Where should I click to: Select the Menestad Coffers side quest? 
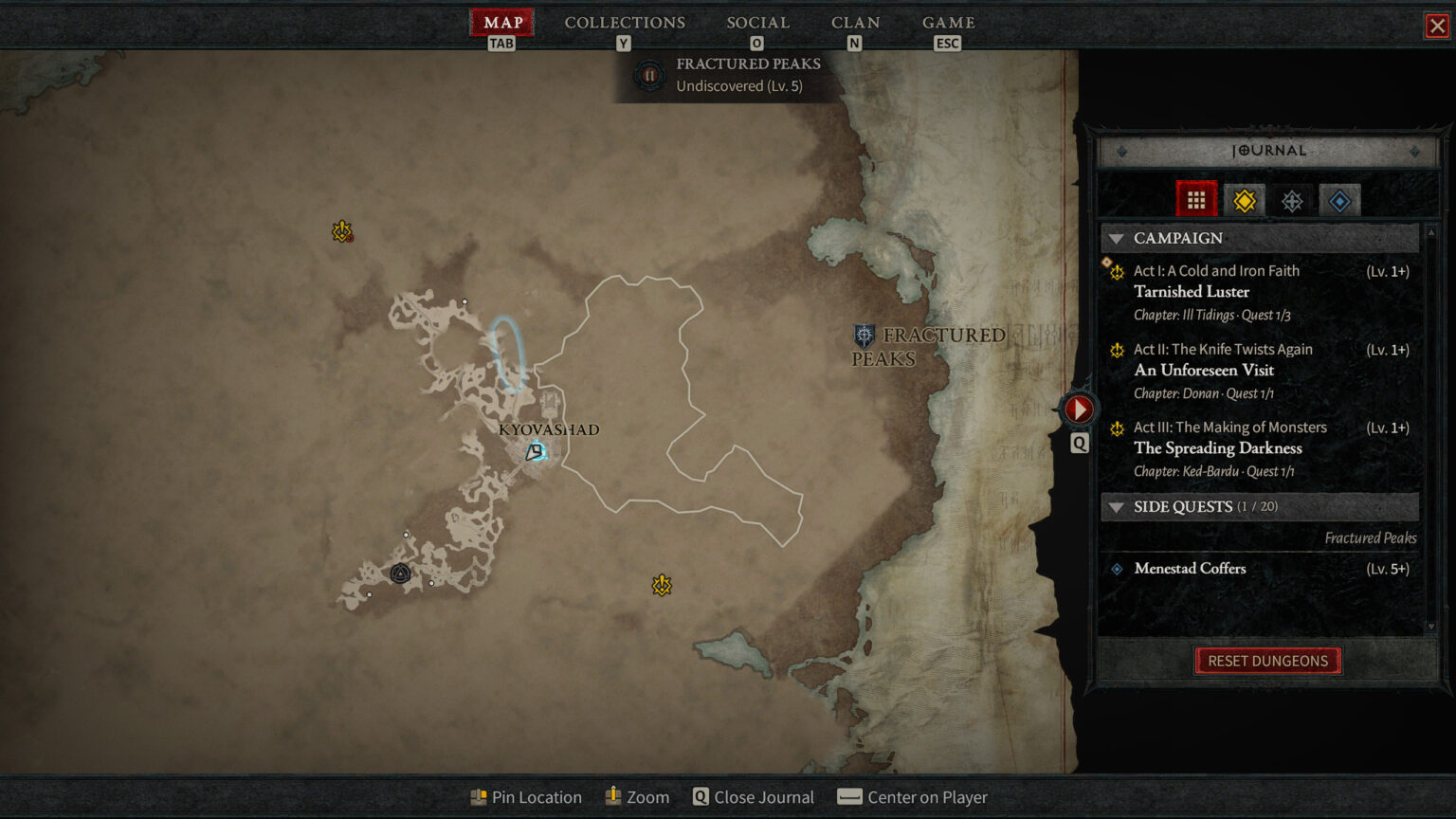click(x=1190, y=568)
